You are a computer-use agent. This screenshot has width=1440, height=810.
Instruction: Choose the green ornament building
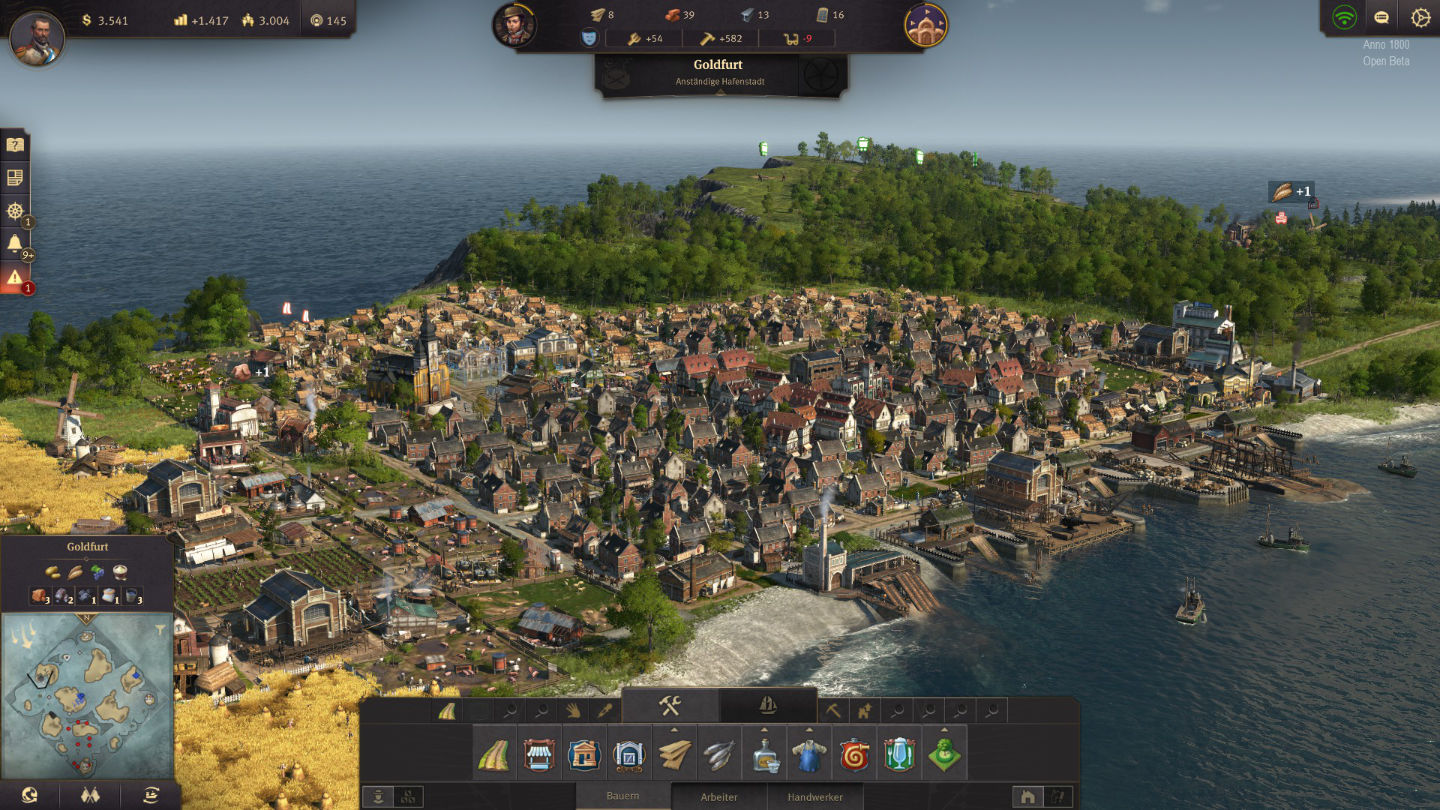944,754
